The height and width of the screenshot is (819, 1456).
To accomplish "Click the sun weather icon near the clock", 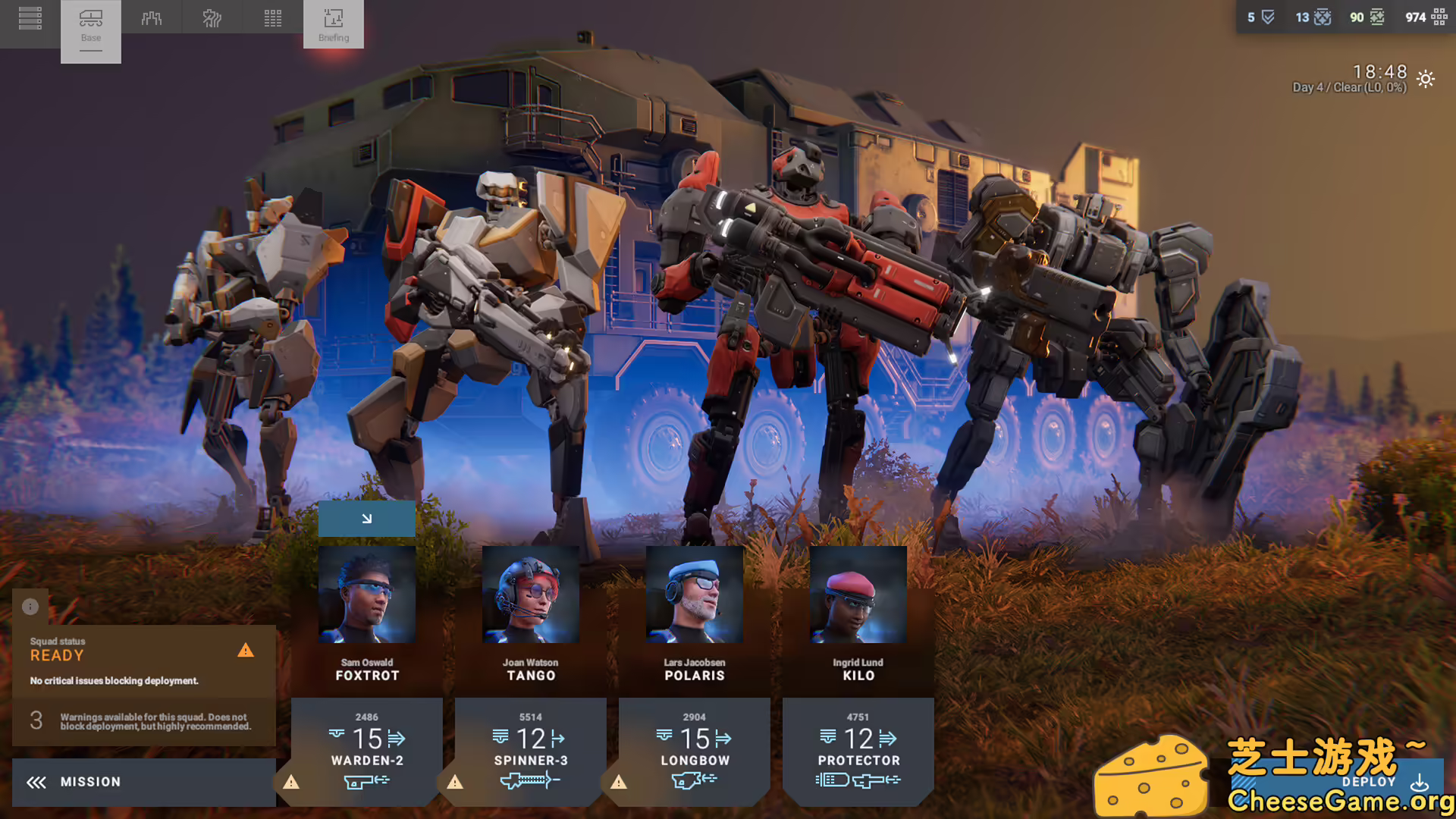I will coord(1425,79).
